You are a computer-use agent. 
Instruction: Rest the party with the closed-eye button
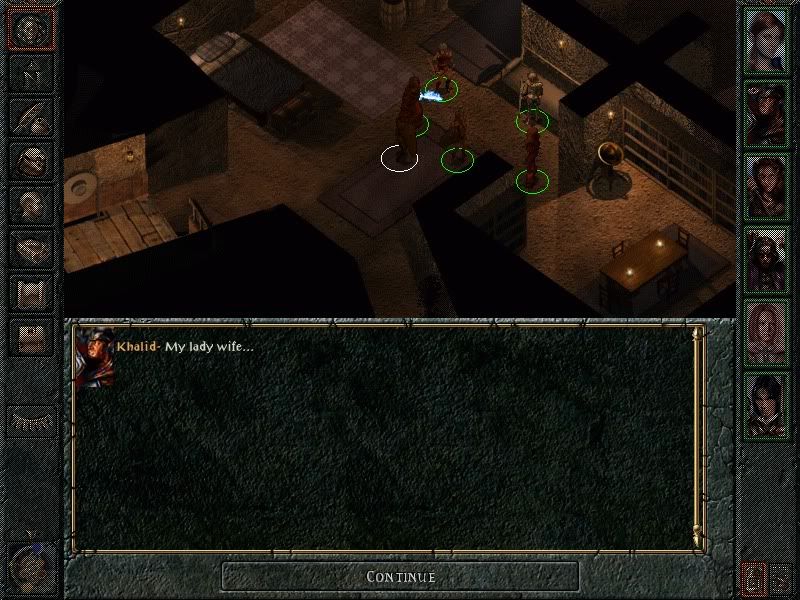[x=32, y=421]
